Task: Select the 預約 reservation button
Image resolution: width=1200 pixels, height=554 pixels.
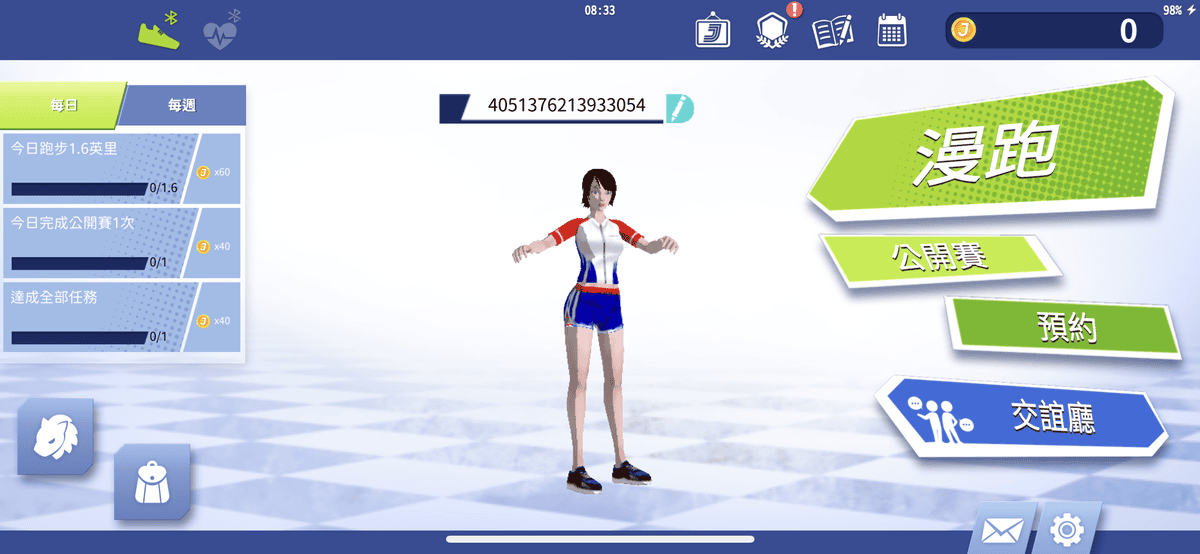Action: coord(1066,326)
